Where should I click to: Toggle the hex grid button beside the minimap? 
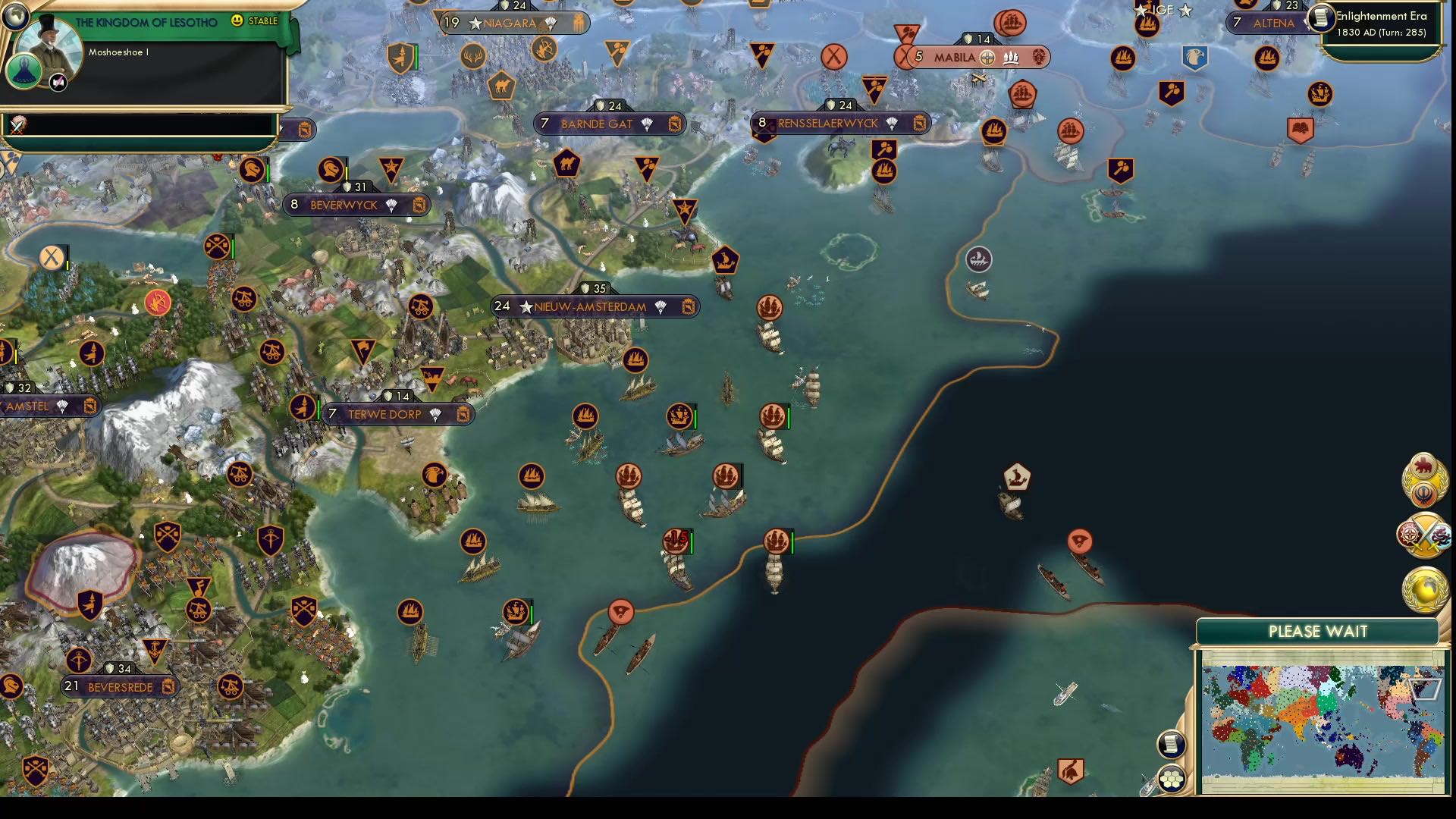coord(1172,780)
